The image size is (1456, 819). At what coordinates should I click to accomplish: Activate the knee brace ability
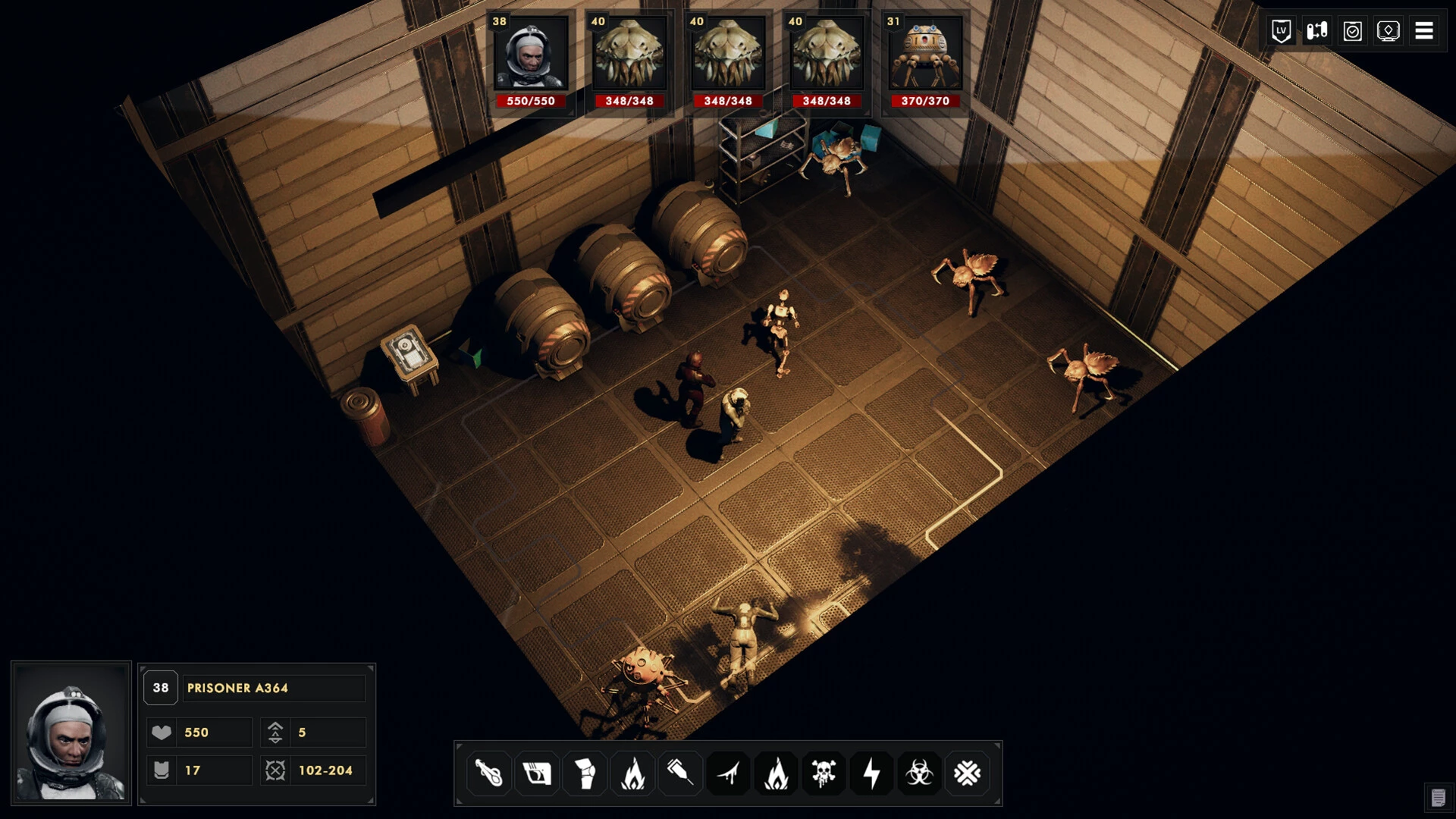tap(585, 773)
